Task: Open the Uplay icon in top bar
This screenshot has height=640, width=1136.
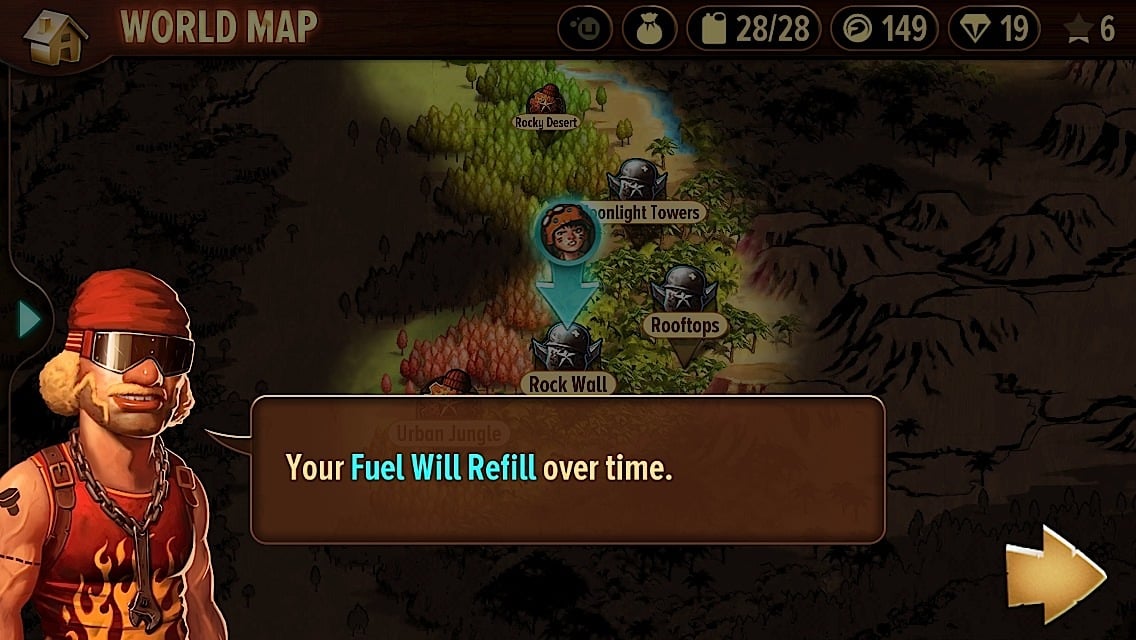Action: [x=584, y=29]
